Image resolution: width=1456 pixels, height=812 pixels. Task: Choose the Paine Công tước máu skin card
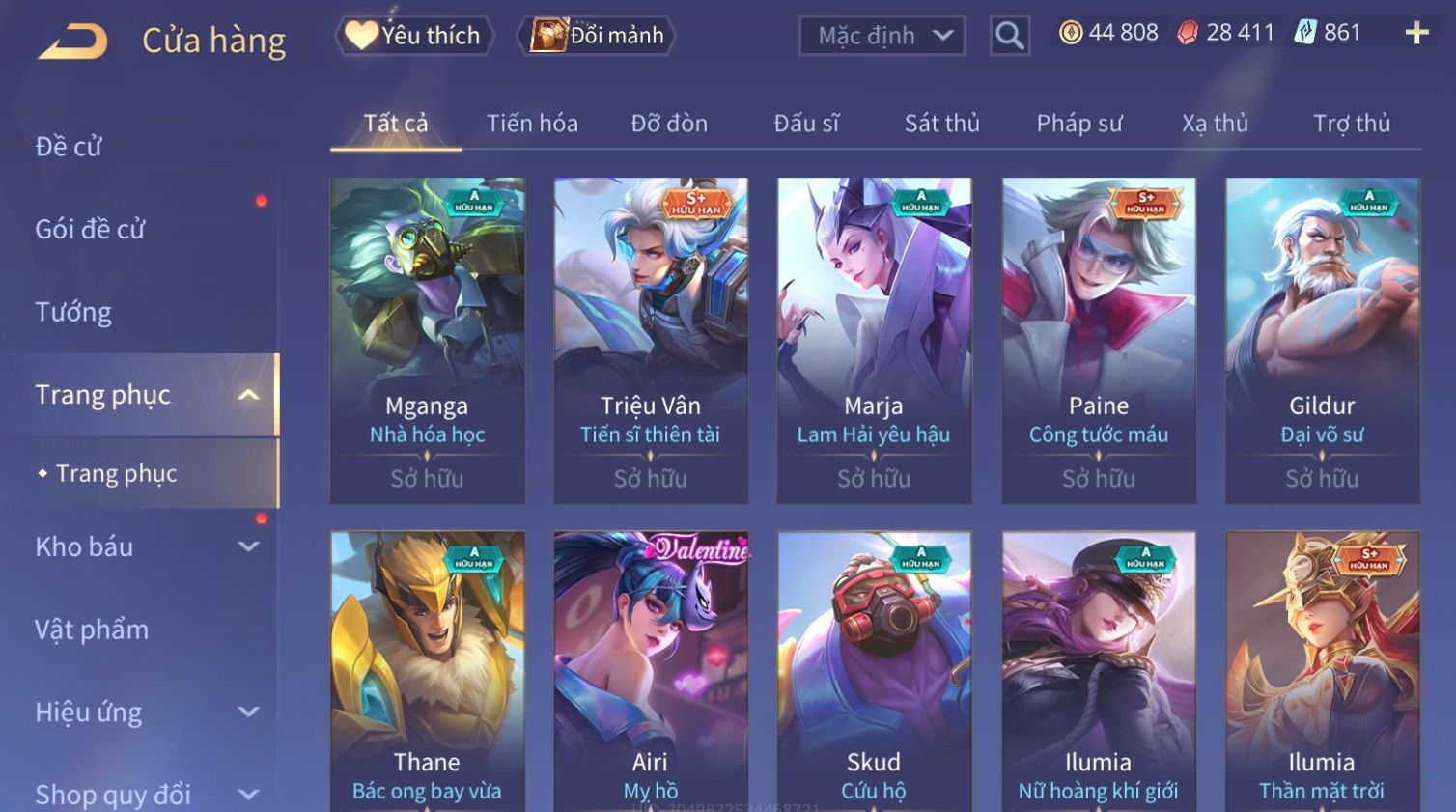(x=1098, y=340)
